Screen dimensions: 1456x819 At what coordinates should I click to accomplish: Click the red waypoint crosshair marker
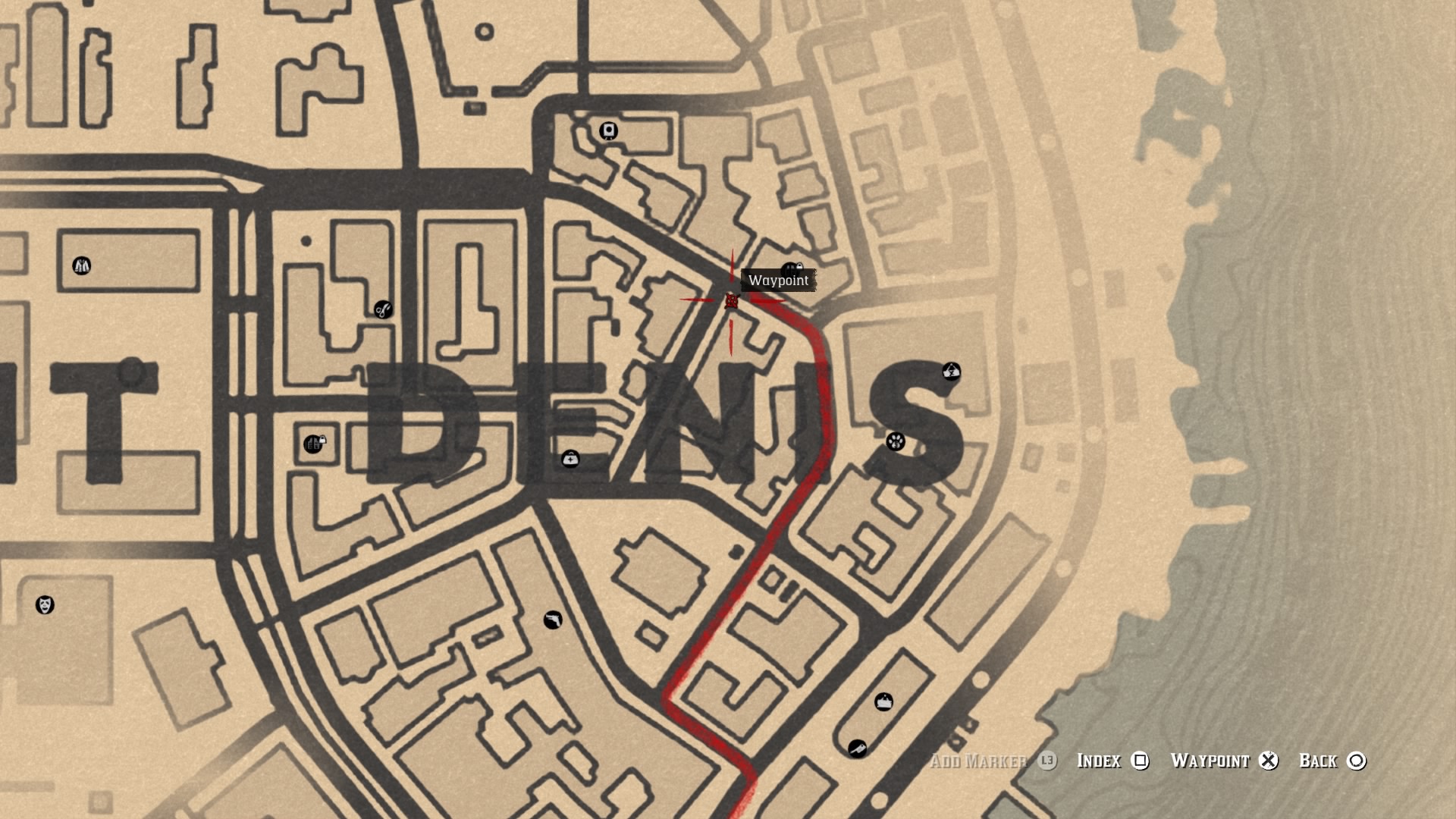730,300
